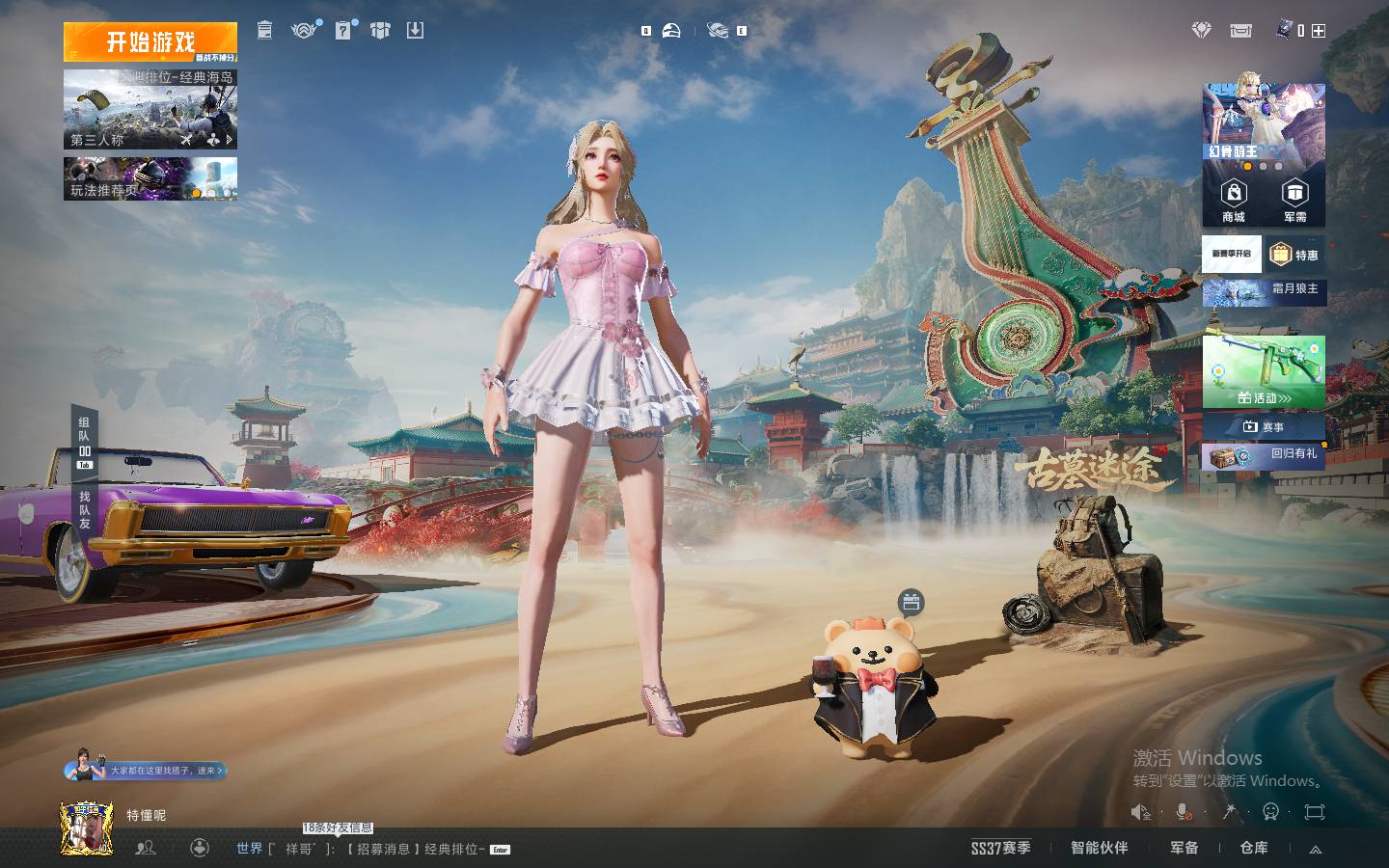Open the 玩法推荐页 mode recommendations banner
Screen dimensions: 1389x868
coord(150,179)
